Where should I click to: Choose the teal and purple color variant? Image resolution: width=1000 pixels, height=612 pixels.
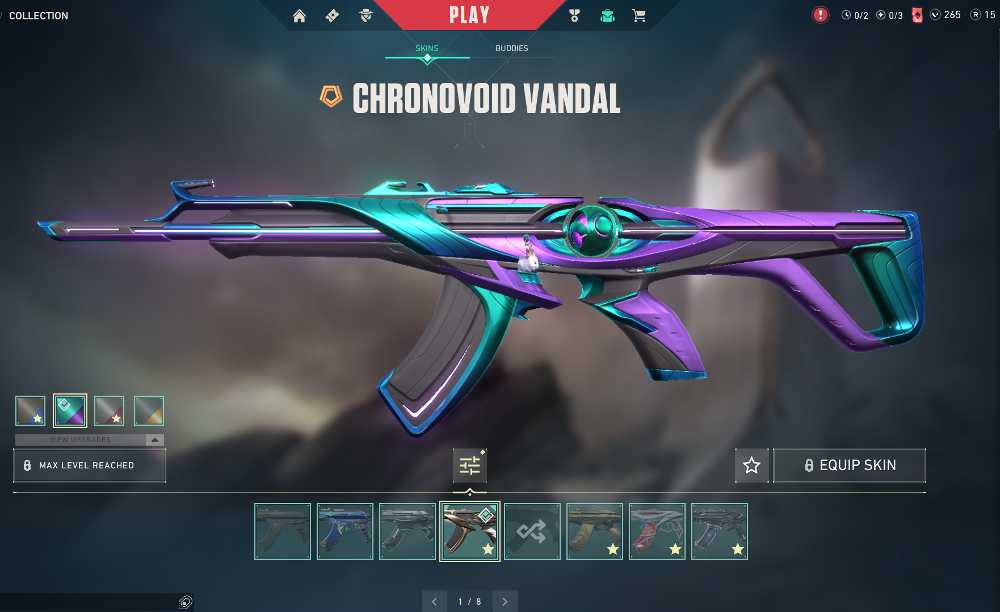70,411
